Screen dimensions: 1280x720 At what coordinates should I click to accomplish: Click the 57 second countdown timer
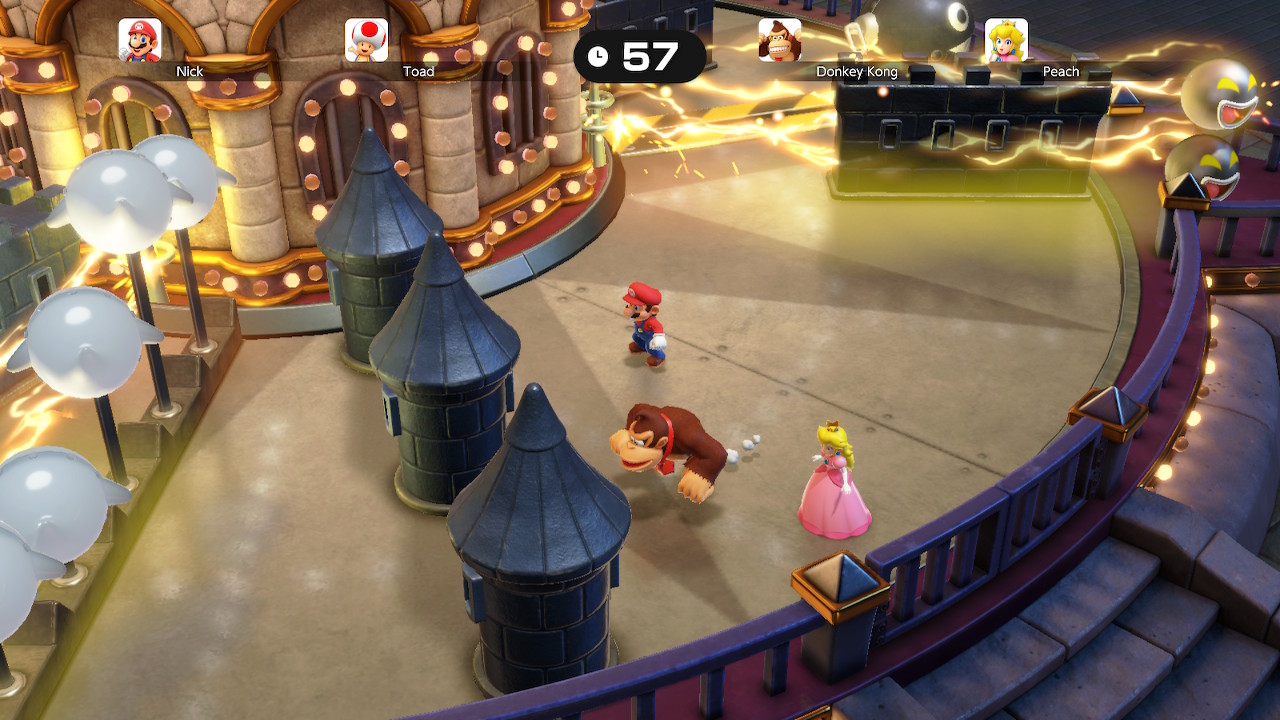(x=651, y=57)
